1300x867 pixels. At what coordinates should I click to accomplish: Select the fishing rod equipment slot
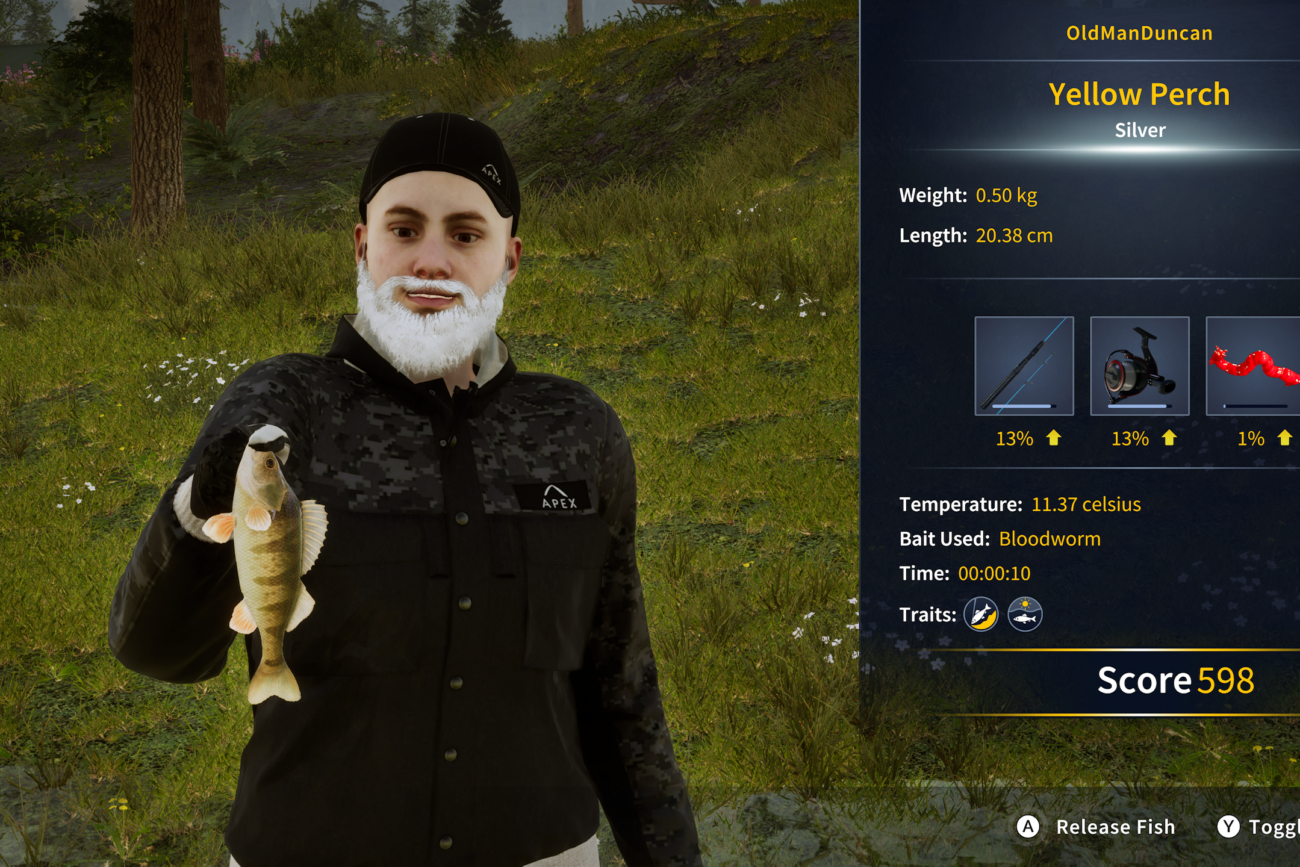coord(1024,366)
